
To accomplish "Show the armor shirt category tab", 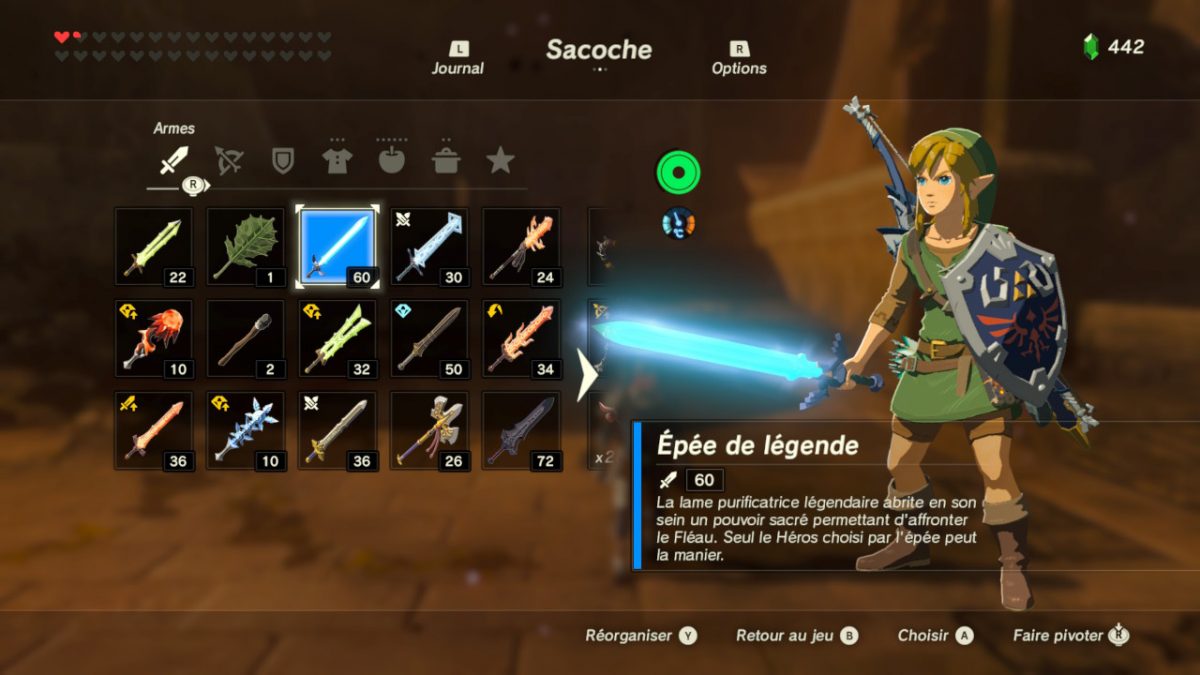I will coord(337,160).
